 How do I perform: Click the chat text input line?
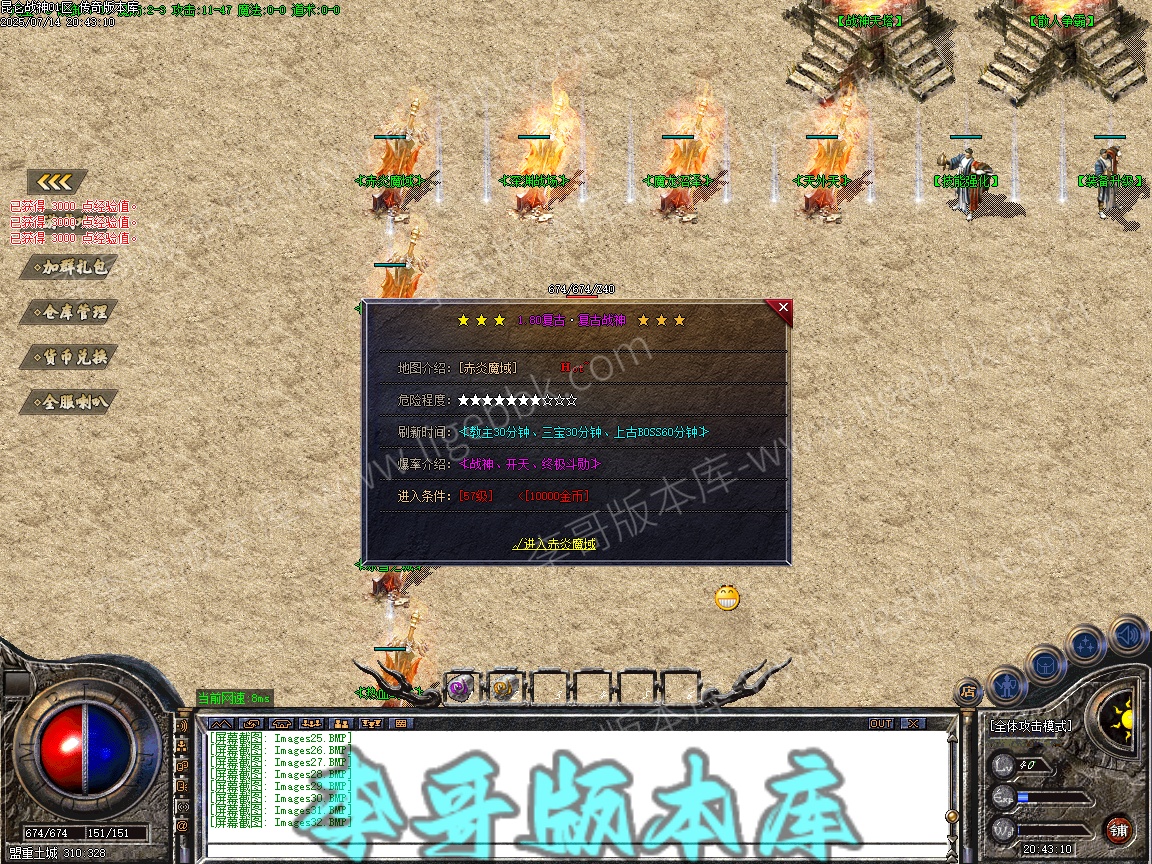click(x=570, y=850)
